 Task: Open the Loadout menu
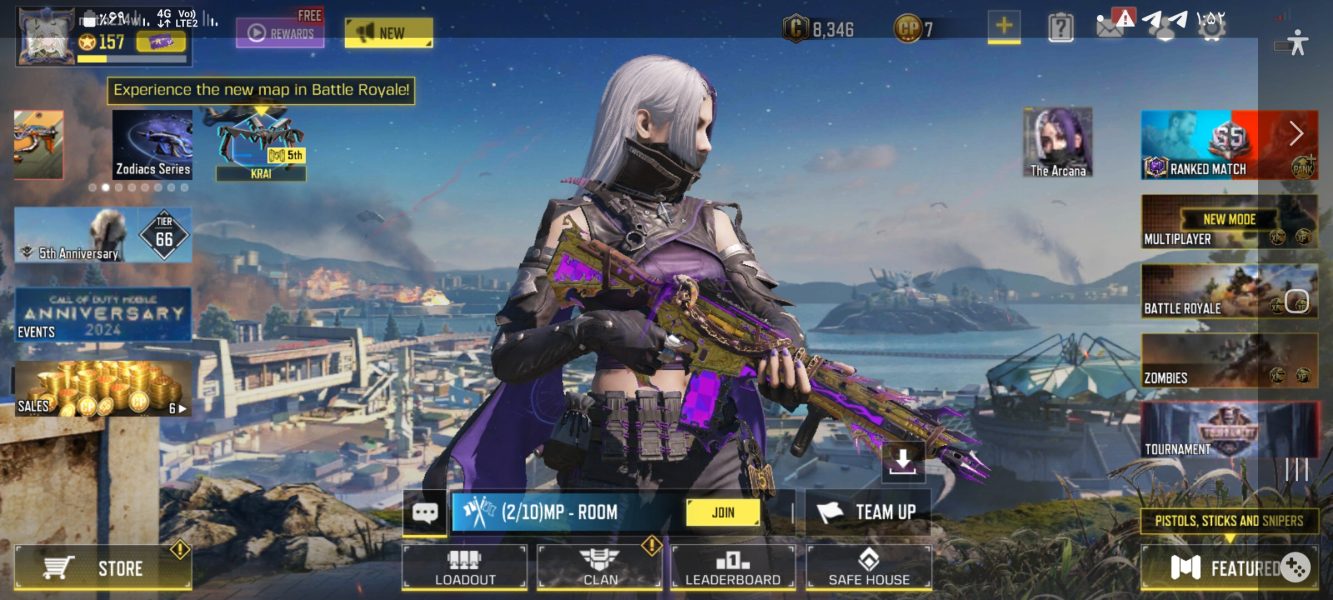click(x=465, y=567)
